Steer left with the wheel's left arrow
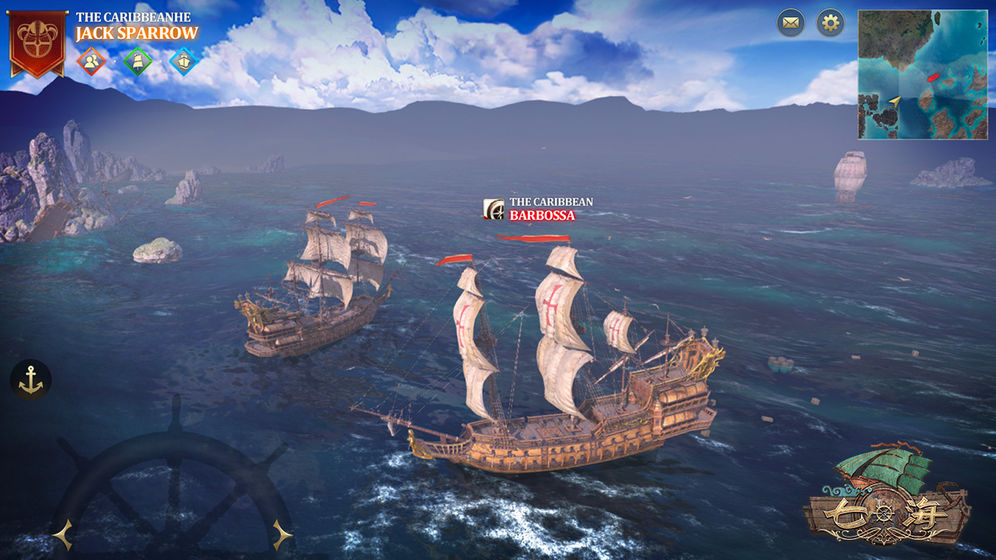996x560 pixels. click(62, 535)
